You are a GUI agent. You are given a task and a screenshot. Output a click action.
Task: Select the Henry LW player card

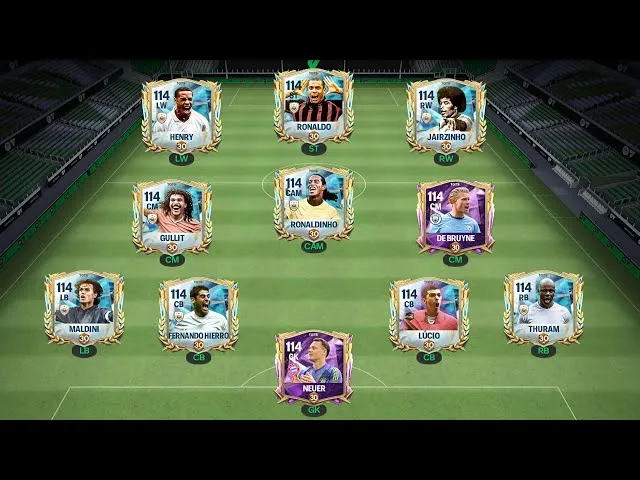point(181,113)
